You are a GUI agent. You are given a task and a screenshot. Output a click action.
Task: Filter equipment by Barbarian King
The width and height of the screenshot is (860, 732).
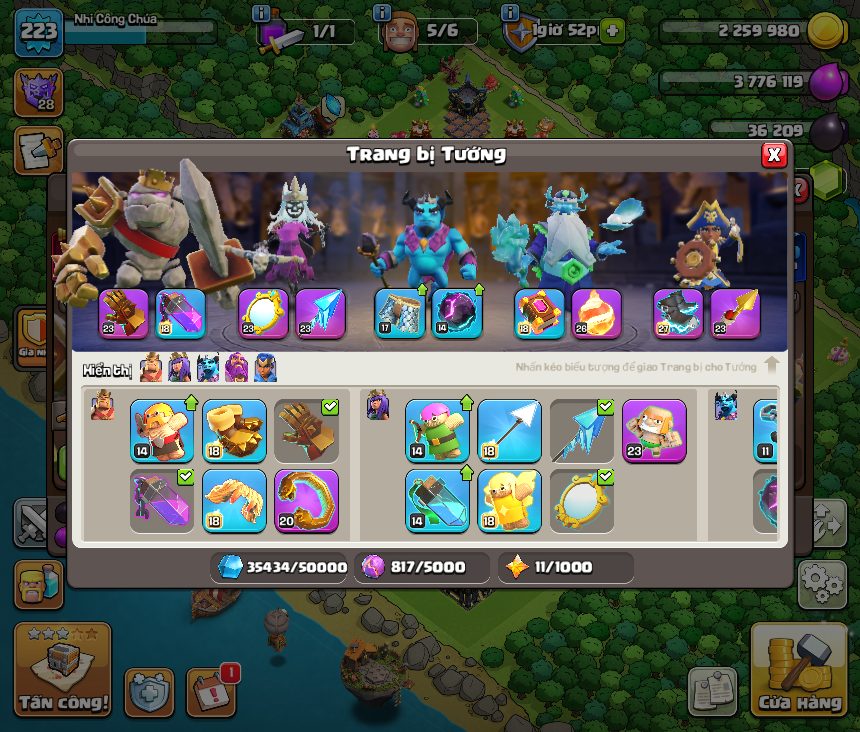[x=151, y=368]
